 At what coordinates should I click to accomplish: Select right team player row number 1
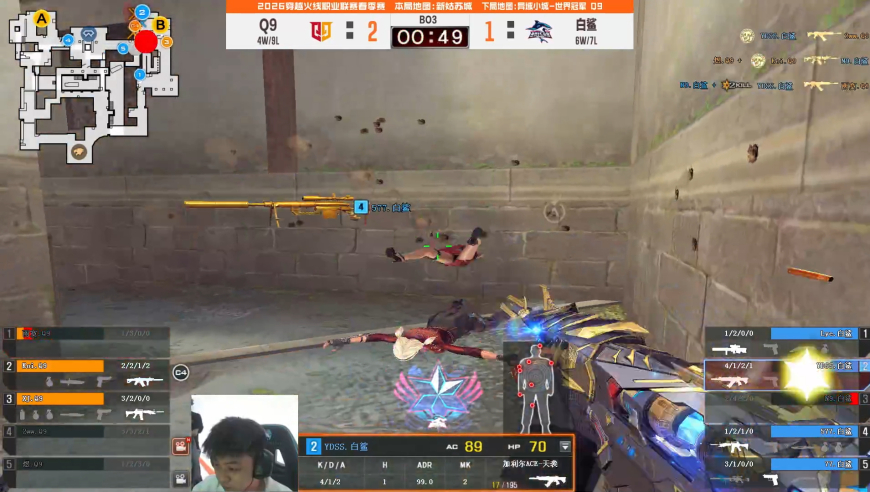click(x=785, y=340)
